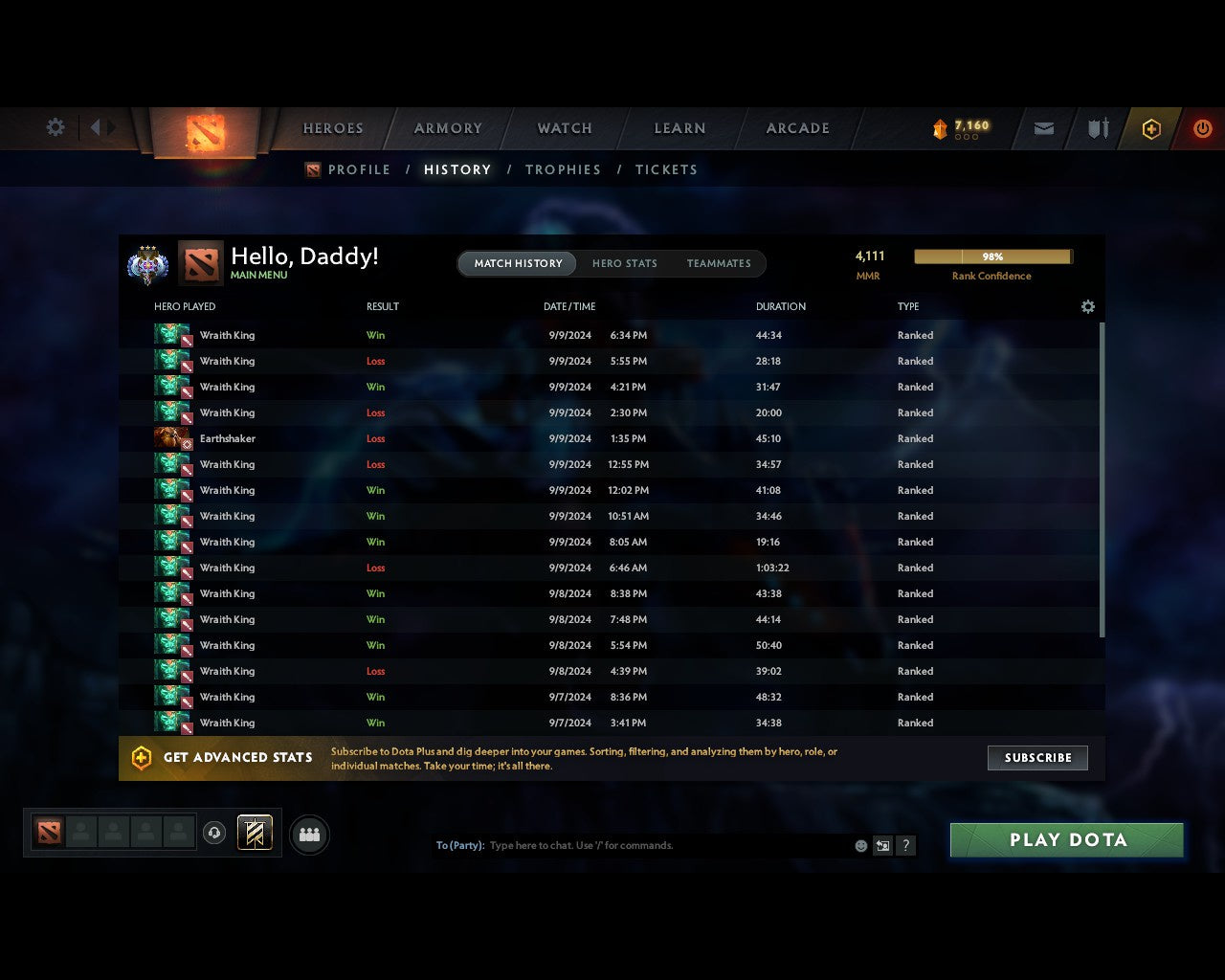Open notifications via the mail envelope icon
The width and height of the screenshot is (1225, 980).
point(1043,128)
